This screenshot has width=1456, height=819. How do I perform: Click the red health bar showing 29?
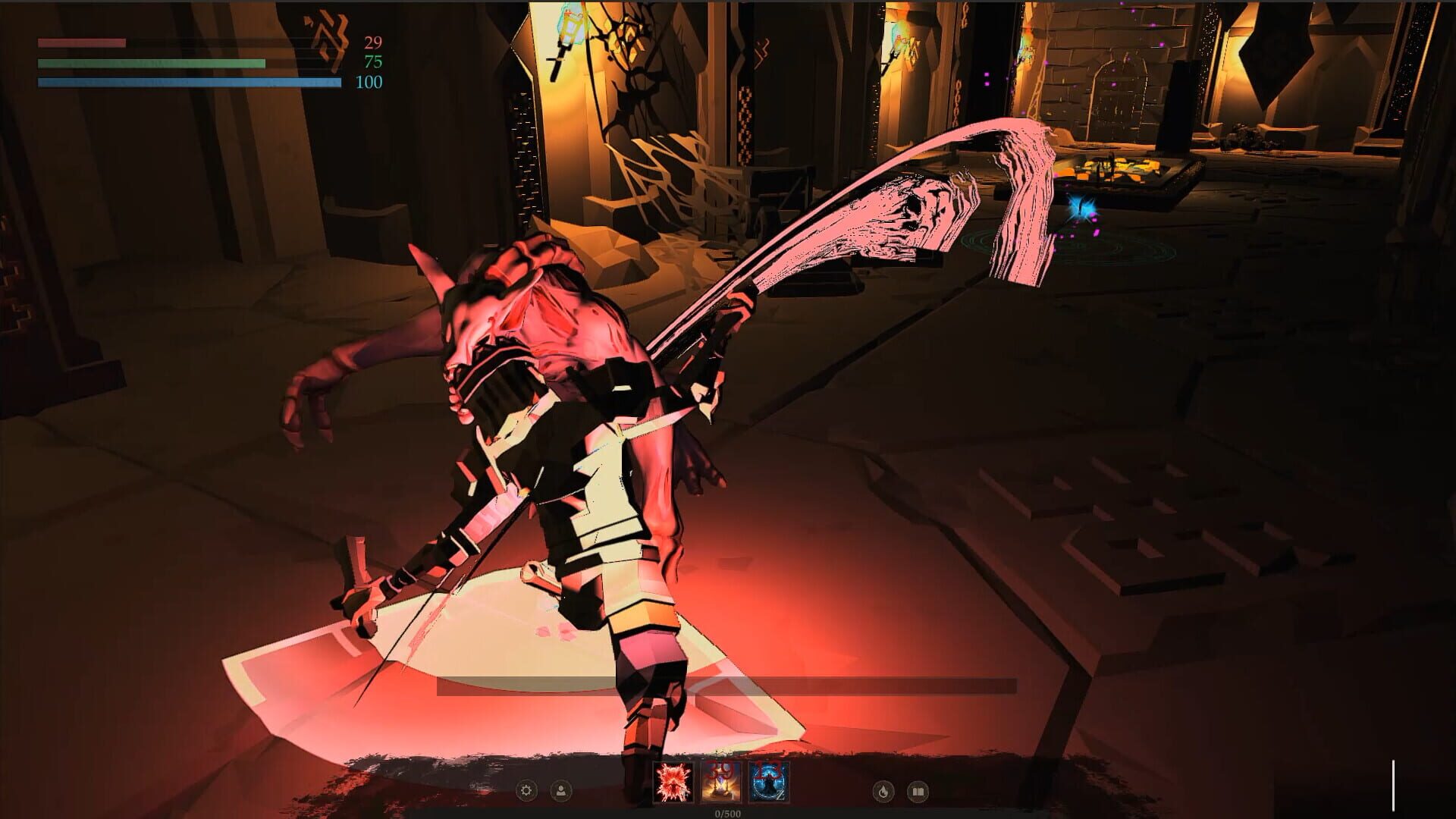(83, 43)
